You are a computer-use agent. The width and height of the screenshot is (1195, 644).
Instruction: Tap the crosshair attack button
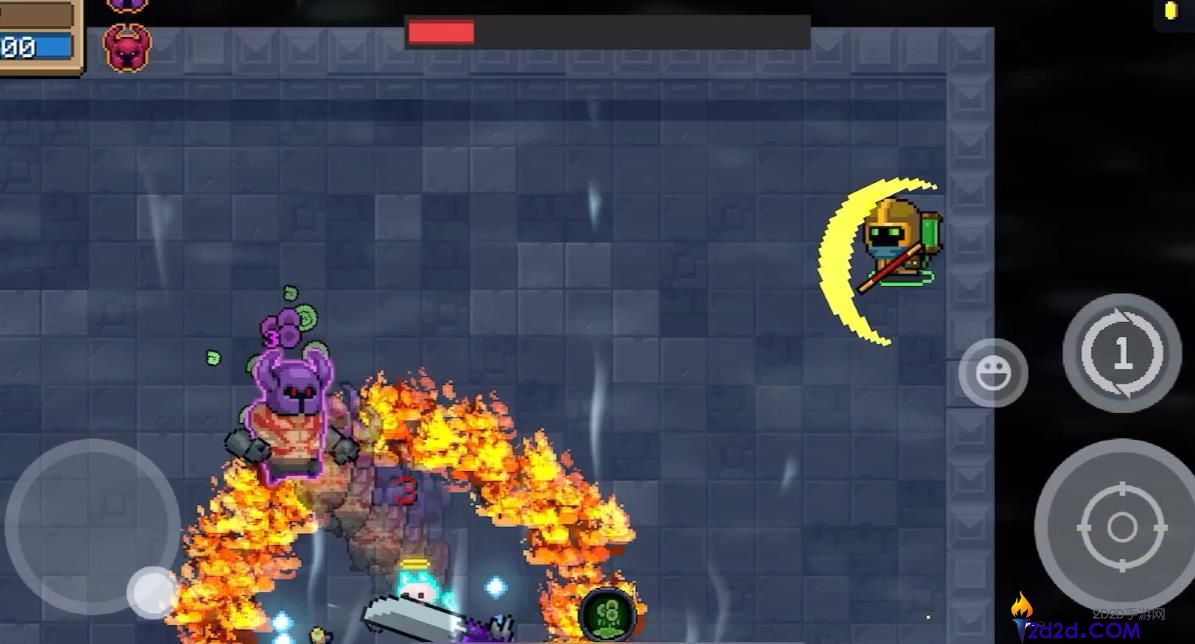pyautogui.click(x=1121, y=526)
